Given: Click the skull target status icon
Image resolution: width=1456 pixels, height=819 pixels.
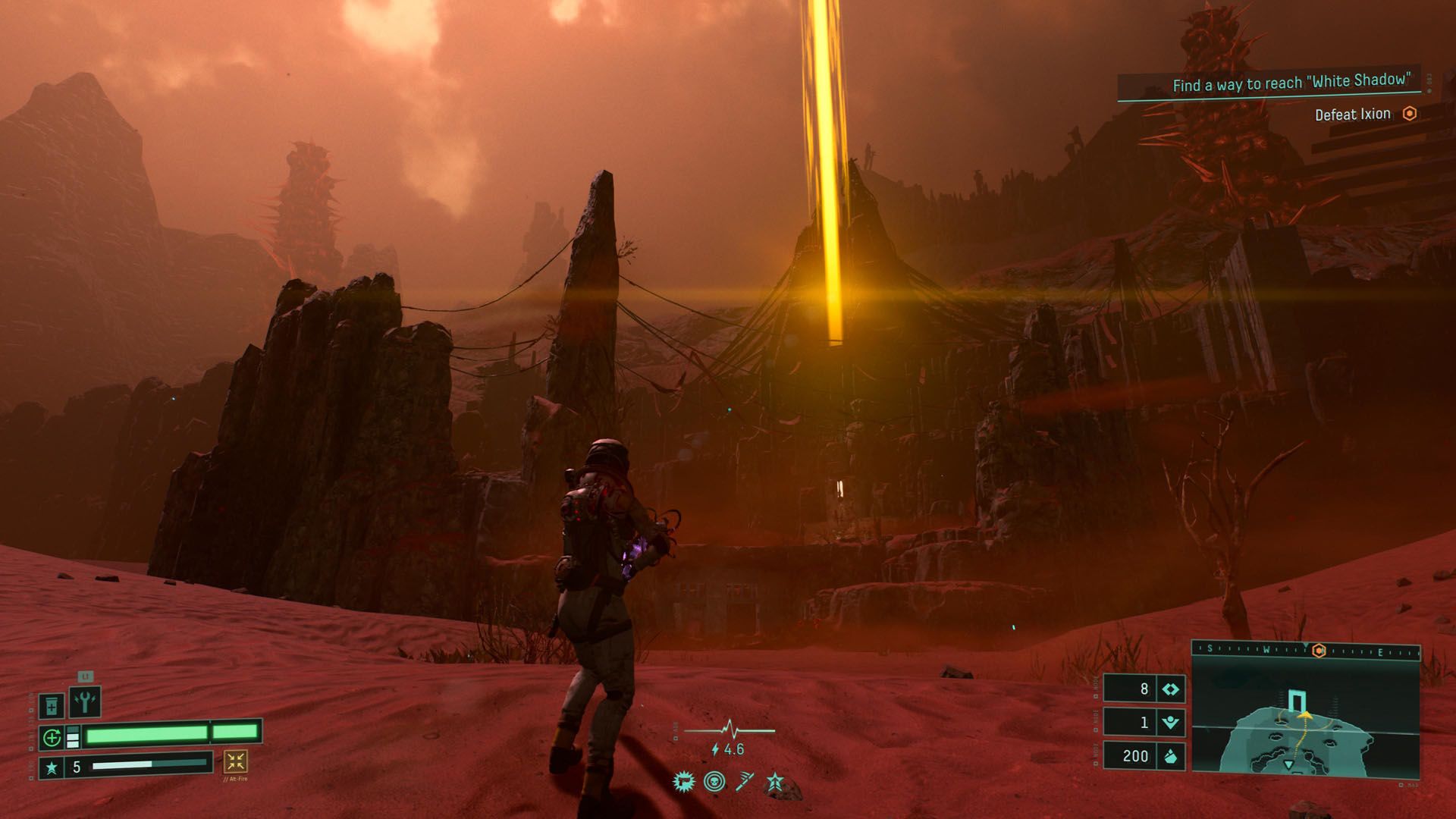Looking at the screenshot, I should (x=714, y=782).
